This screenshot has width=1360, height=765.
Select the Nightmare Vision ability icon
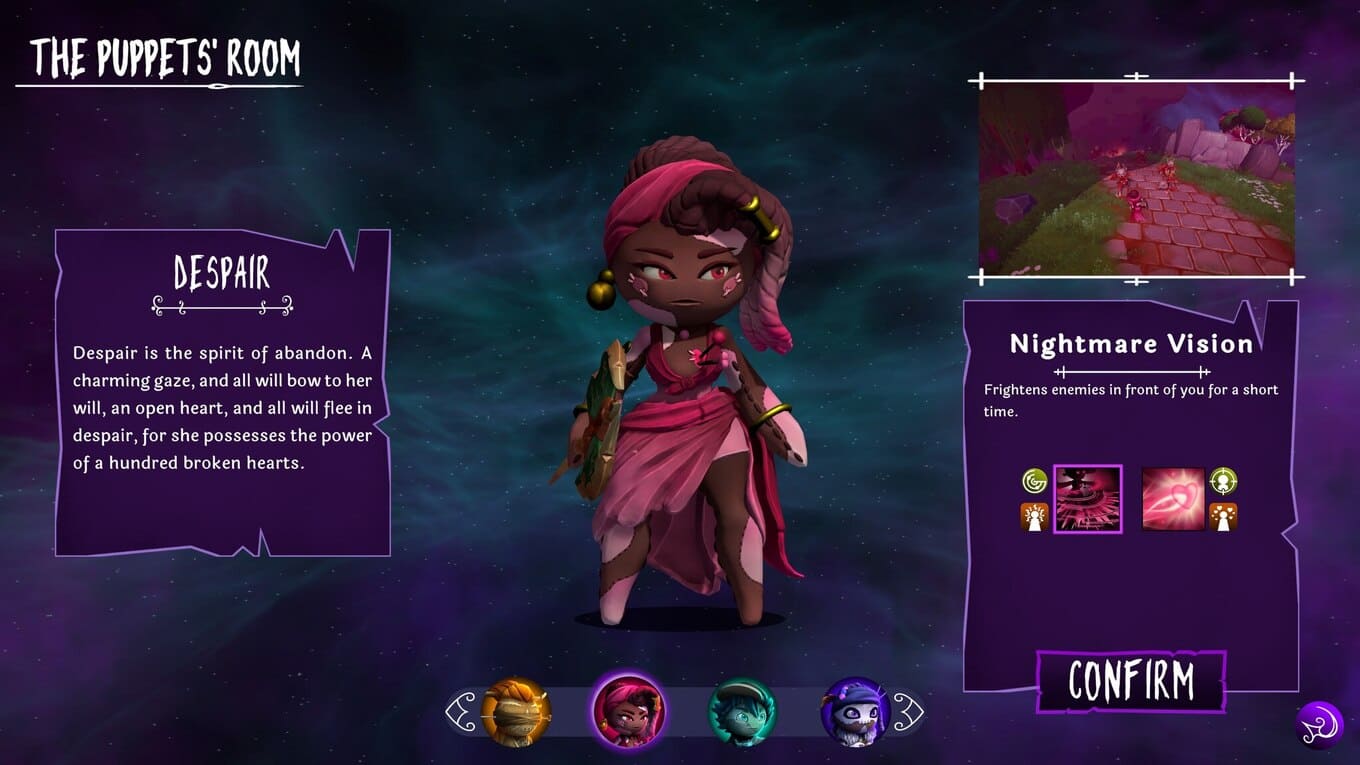1087,499
